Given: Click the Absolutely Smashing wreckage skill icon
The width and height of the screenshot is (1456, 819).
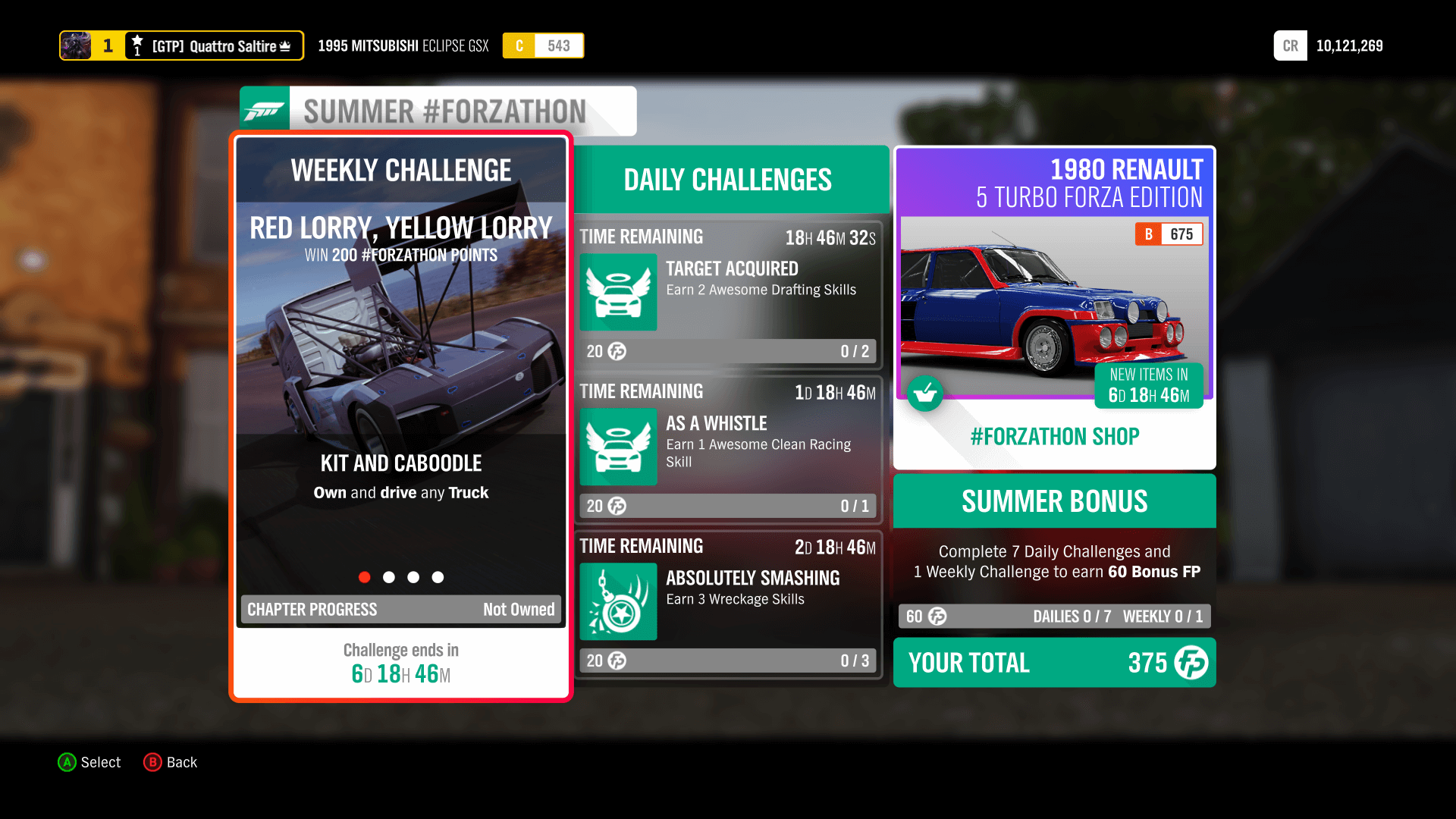Looking at the screenshot, I should coord(618,602).
